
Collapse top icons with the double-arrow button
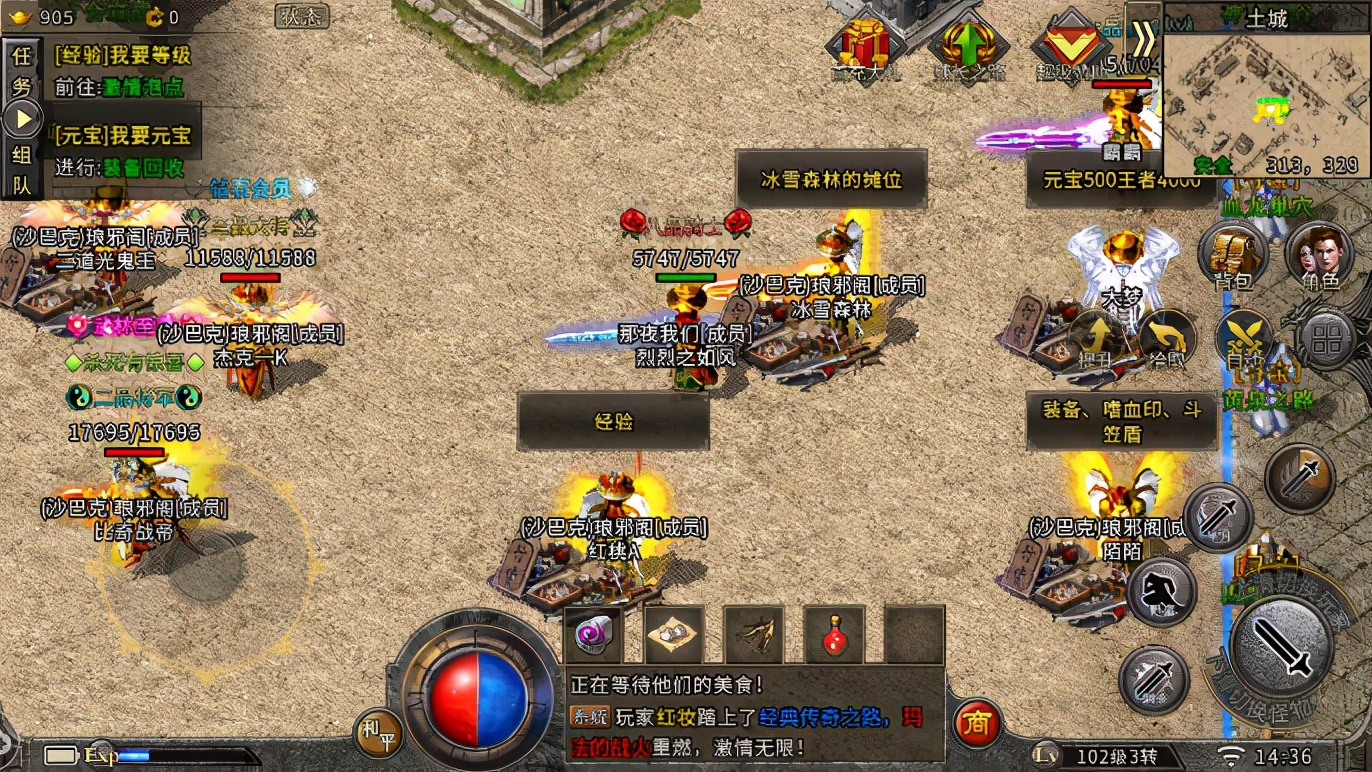[x=1143, y=39]
